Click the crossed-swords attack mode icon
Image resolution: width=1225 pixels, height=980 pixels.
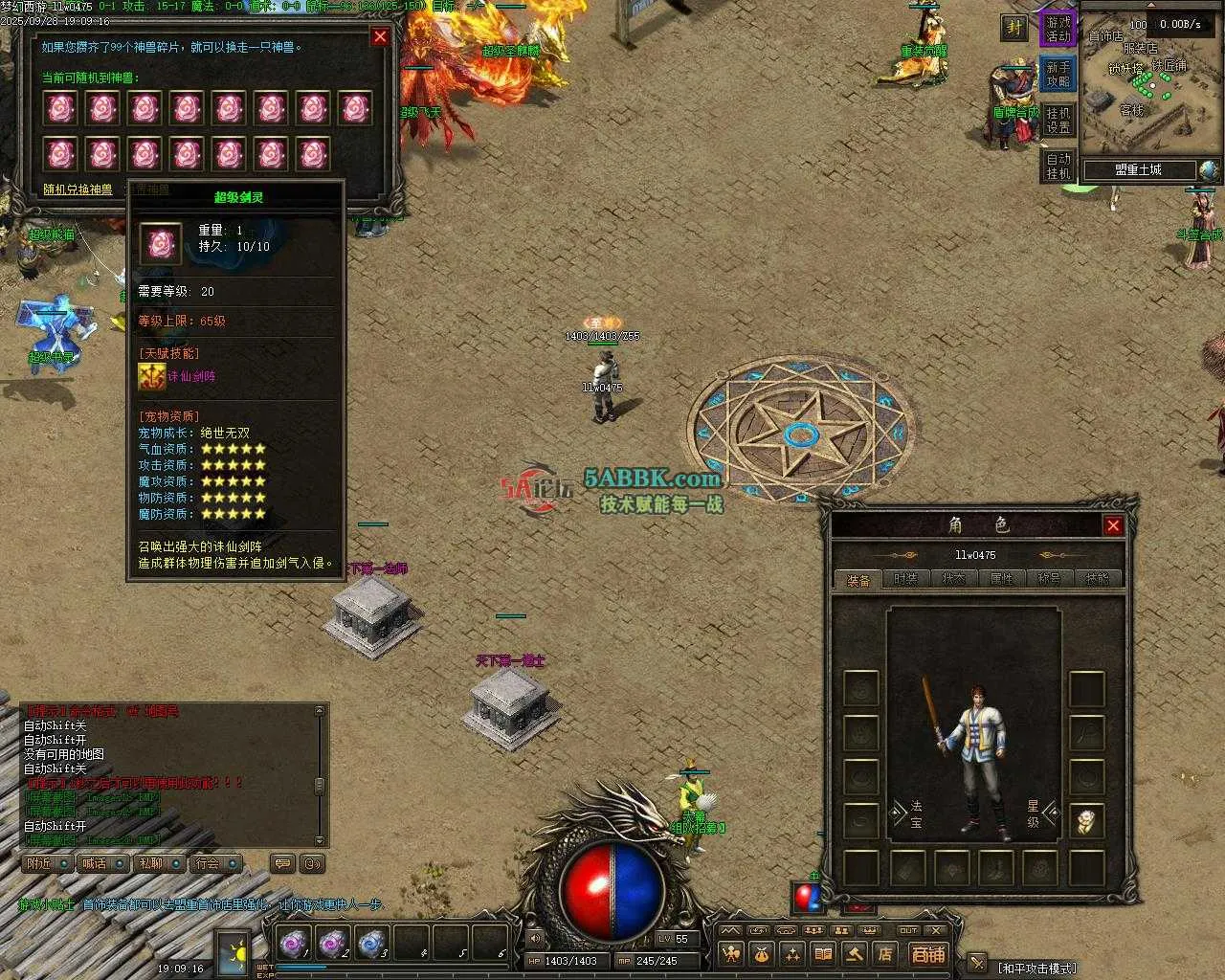pyautogui.click(x=976, y=962)
